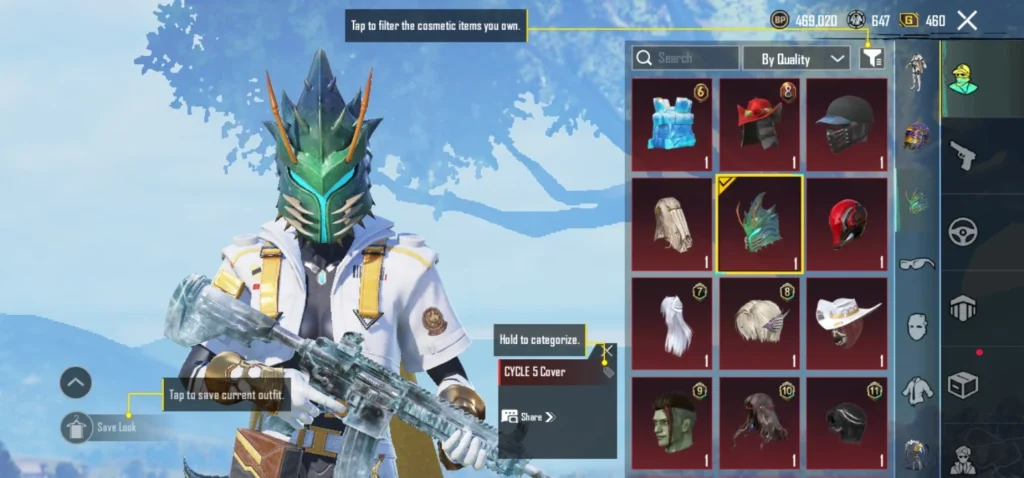Close the inventory screen
1024x478 pixels.
967,20
